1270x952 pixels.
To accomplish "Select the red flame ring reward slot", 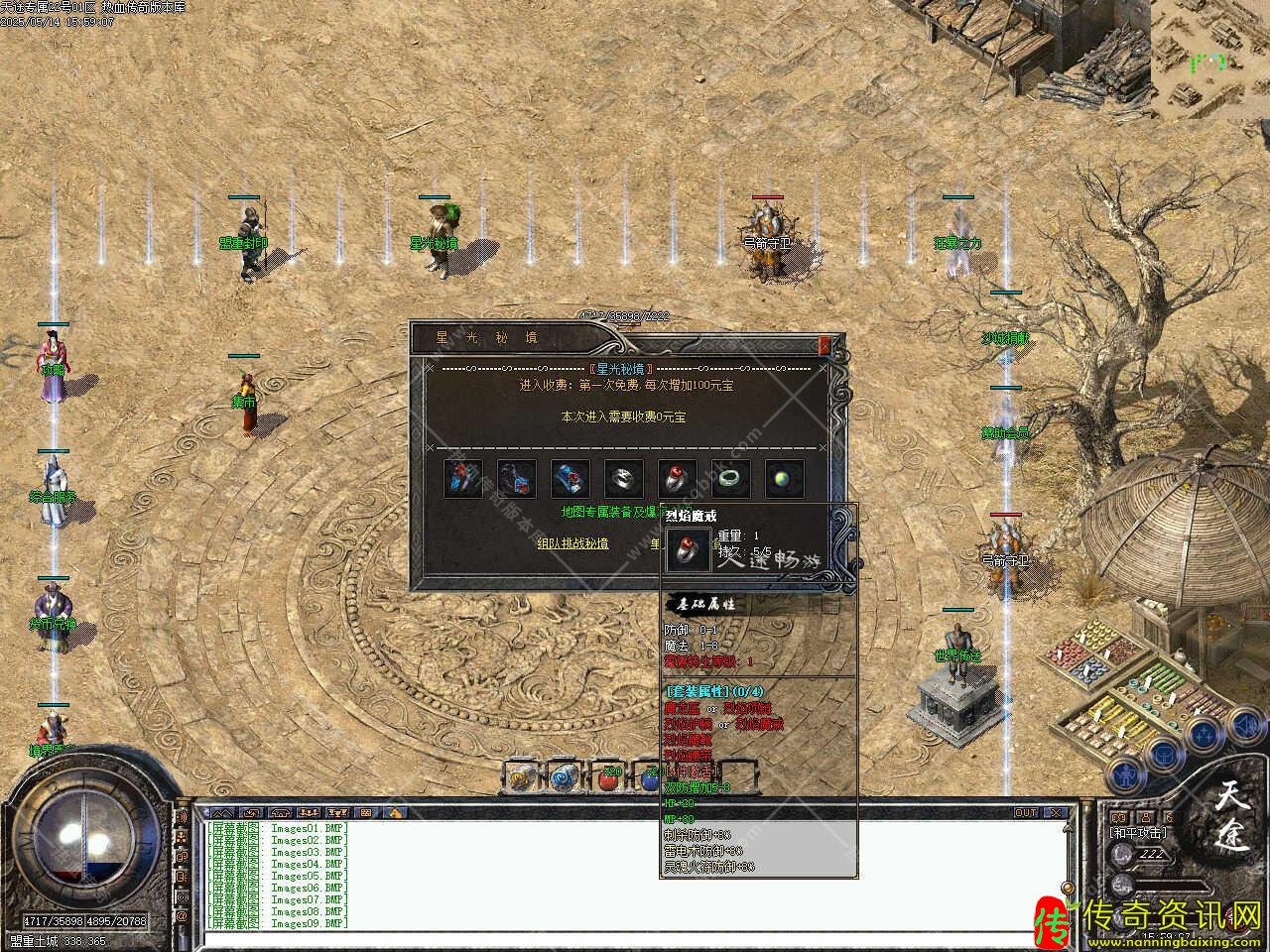I will (677, 479).
